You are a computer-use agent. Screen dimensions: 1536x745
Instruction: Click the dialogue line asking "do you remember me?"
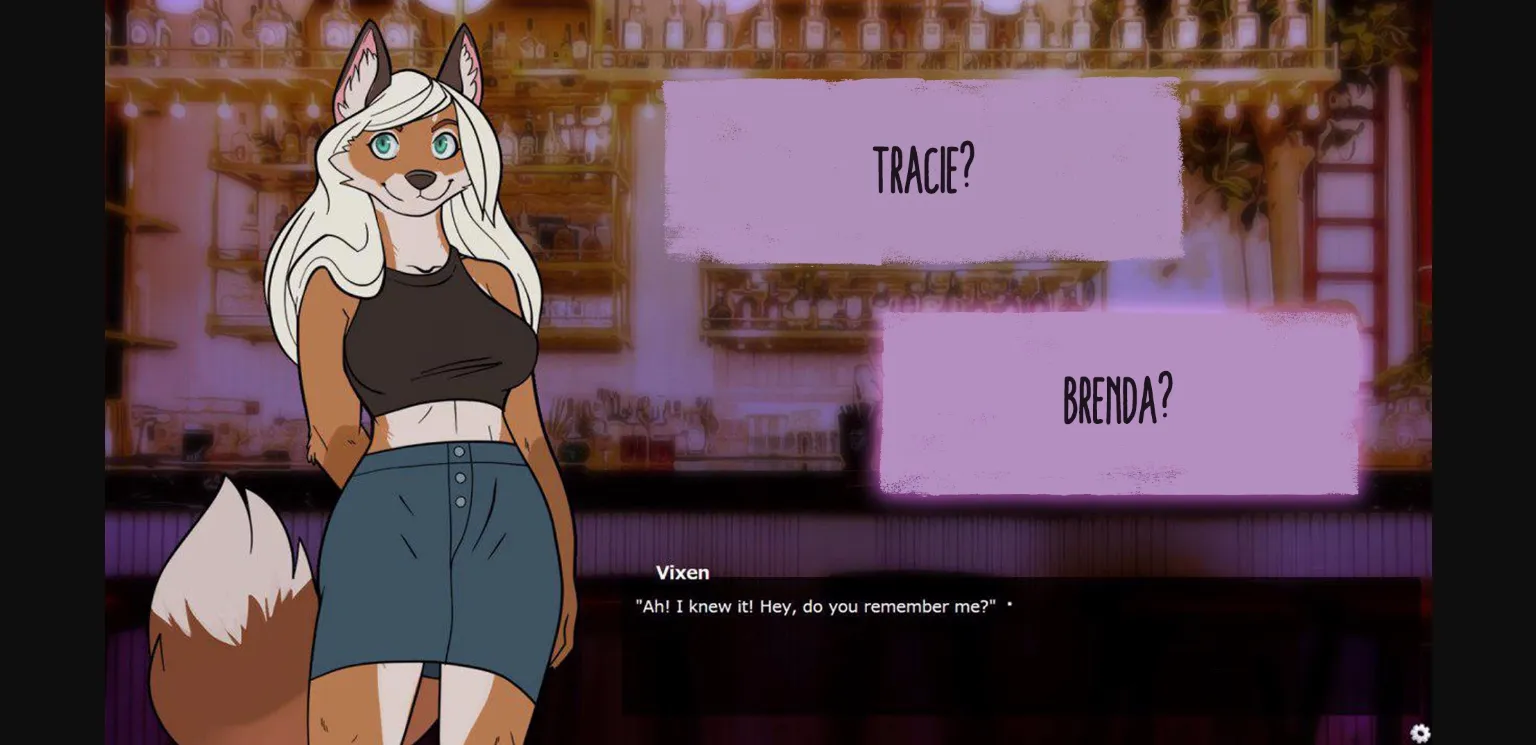(817, 607)
